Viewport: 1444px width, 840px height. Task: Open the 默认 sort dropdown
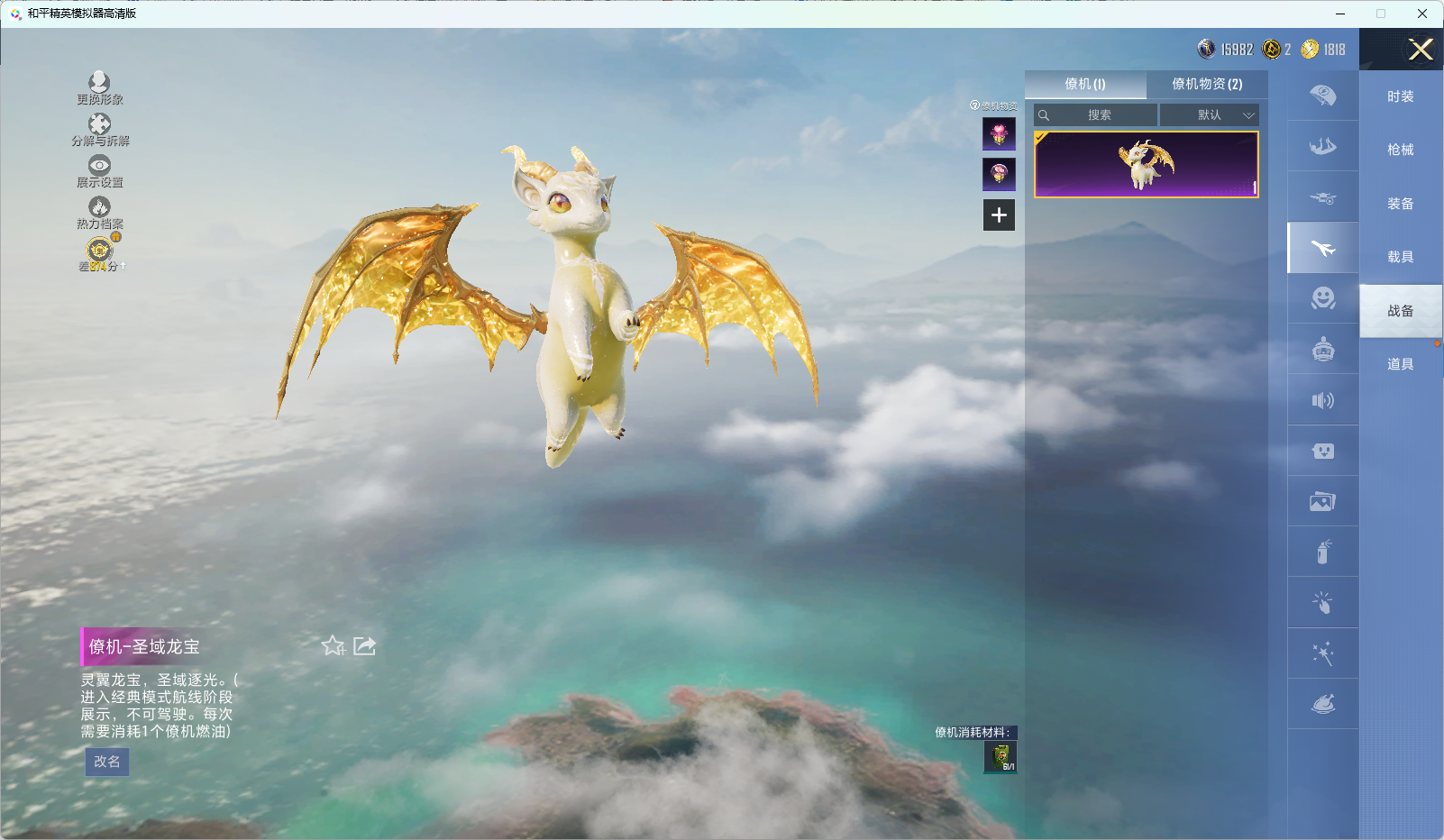(1210, 115)
